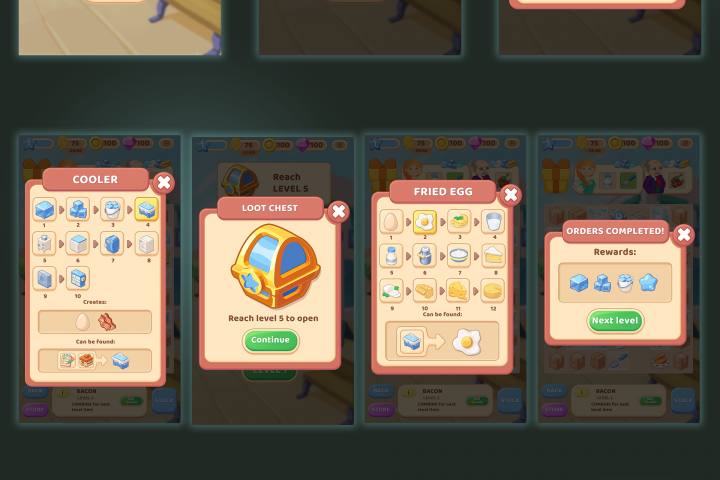This screenshot has width=720, height=480.
Task: Select the cheese wheel item numbered 12
Action: click(491, 290)
